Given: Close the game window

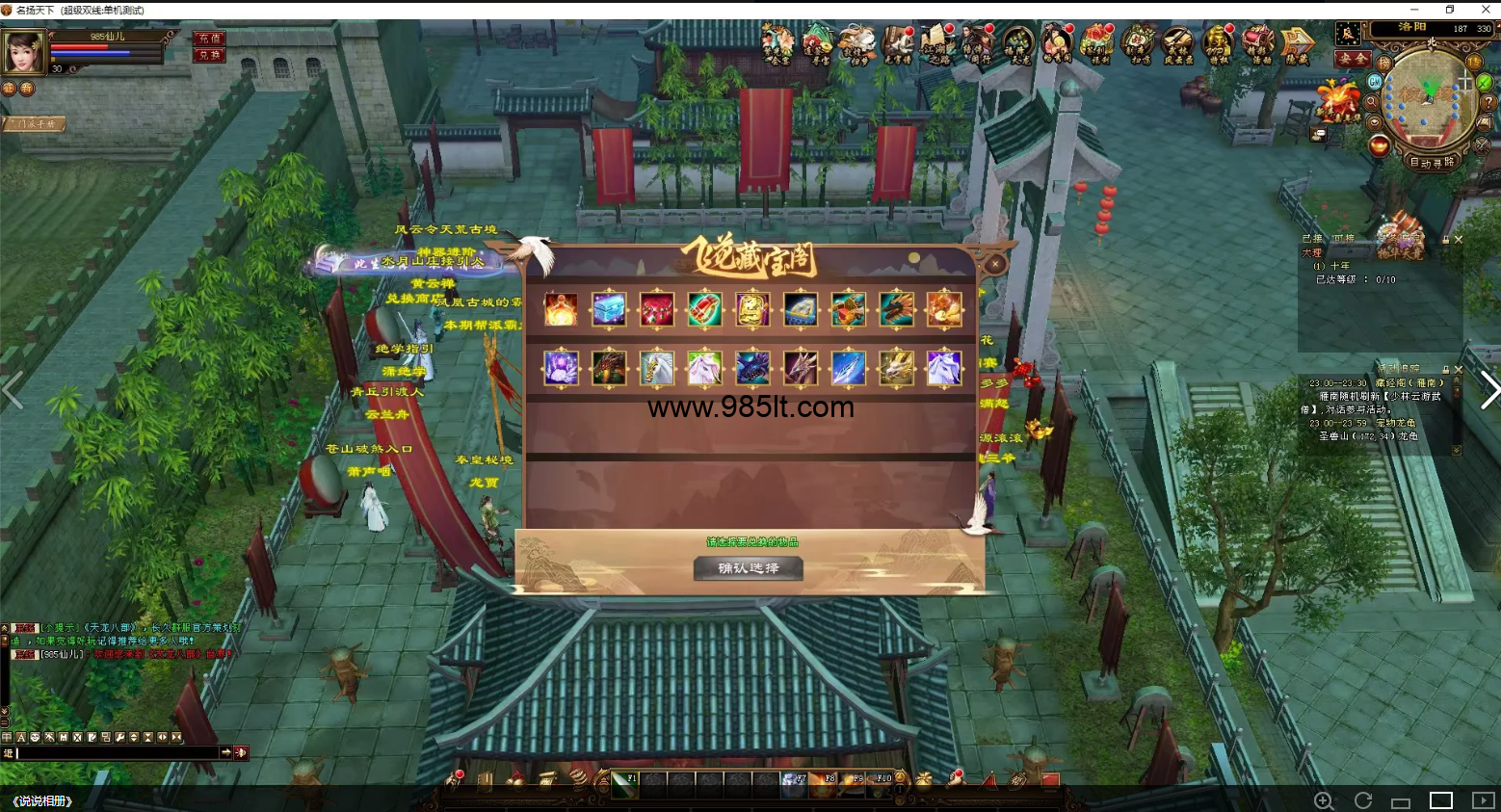Looking at the screenshot, I should pyautogui.click(x=1485, y=10).
